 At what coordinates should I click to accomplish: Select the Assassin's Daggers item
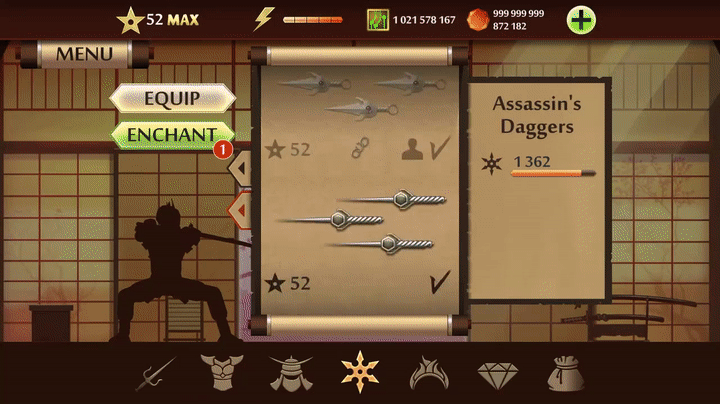[360, 222]
